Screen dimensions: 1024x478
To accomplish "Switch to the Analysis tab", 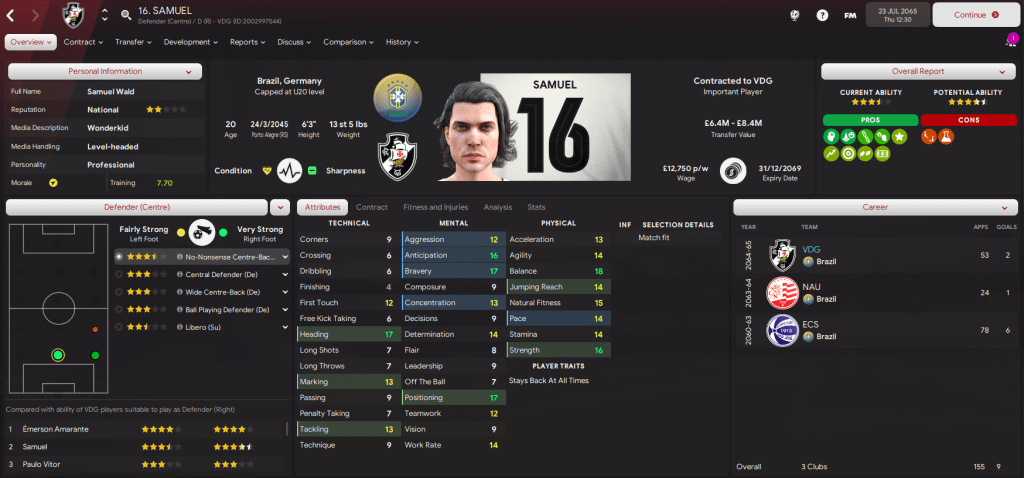I will [497, 207].
